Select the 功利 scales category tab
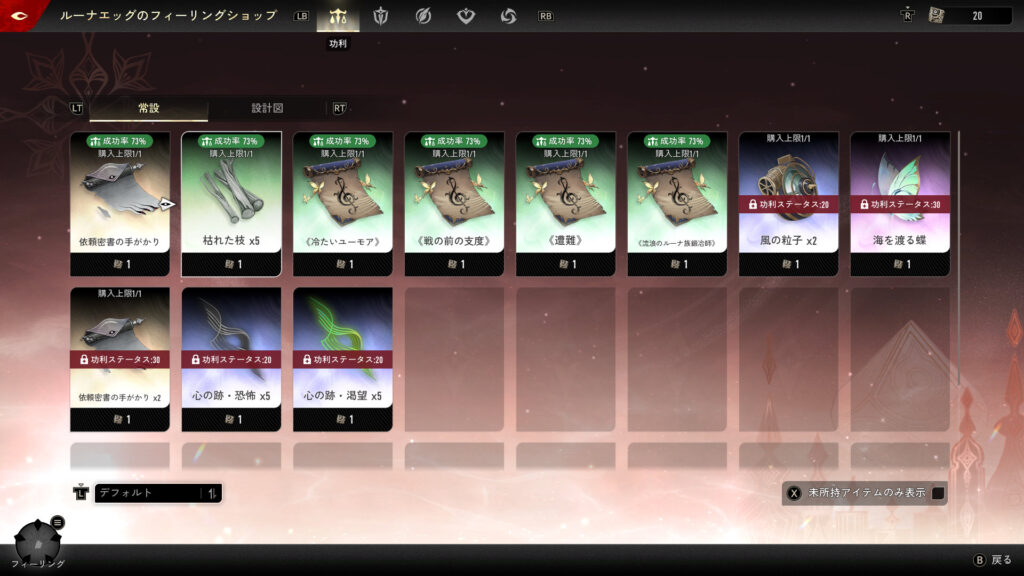The image size is (1024, 576). tap(337, 16)
